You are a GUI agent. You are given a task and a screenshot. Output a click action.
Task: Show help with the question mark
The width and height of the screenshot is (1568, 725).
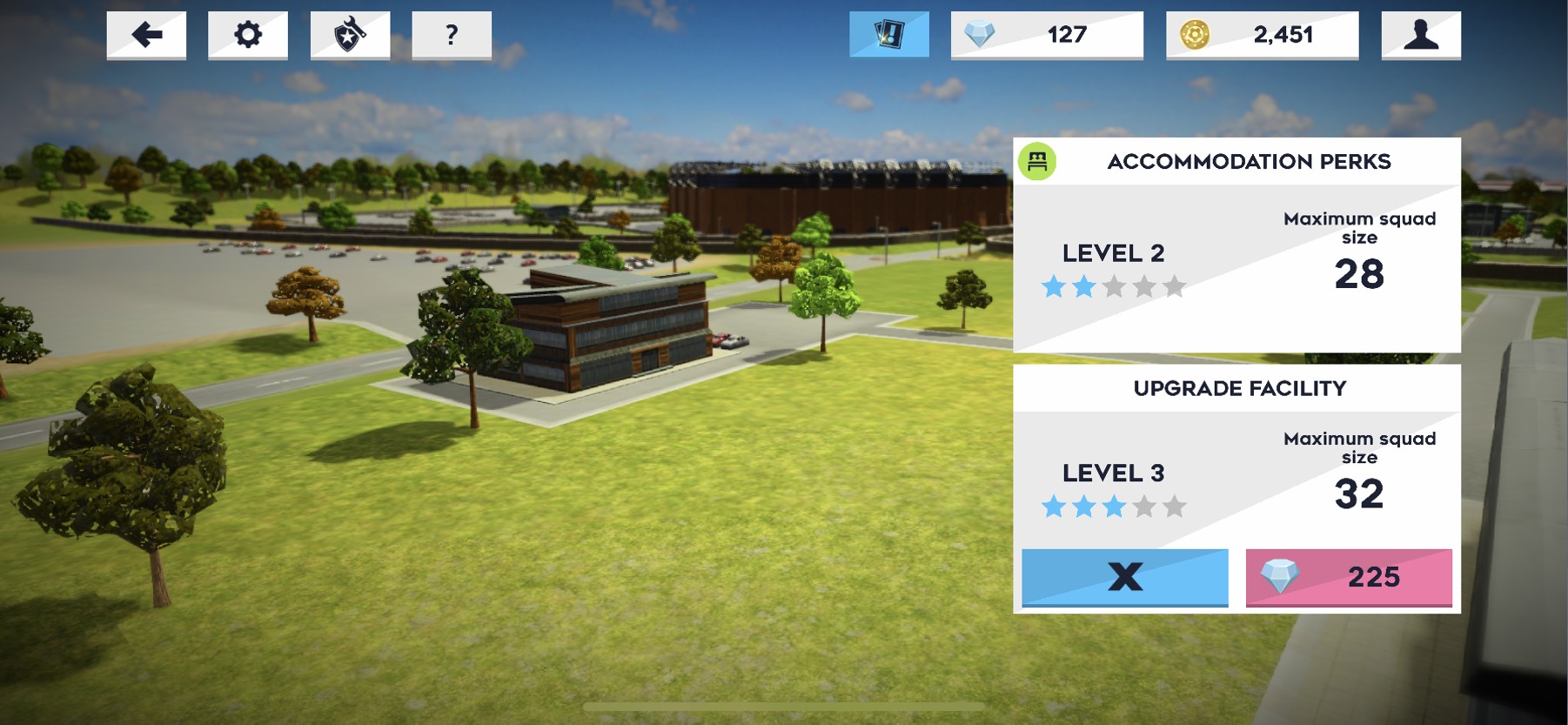click(452, 35)
